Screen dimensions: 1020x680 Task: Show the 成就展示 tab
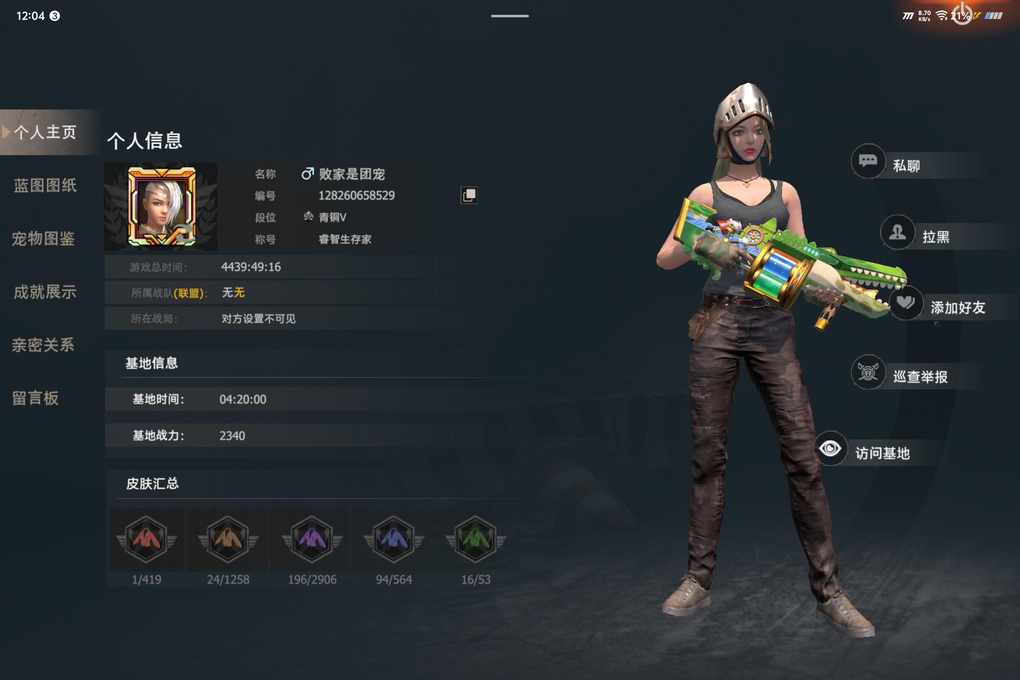tap(45, 292)
